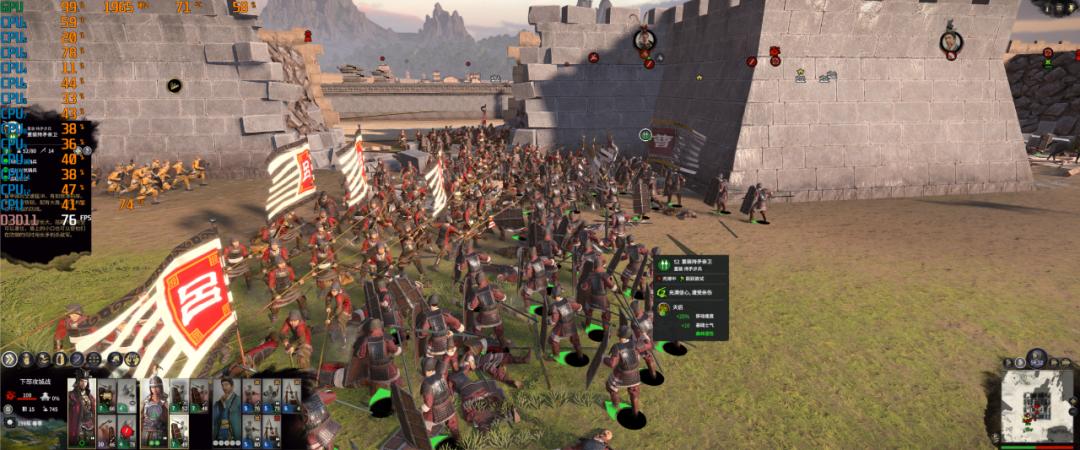Screen dimensions: 1080x450
Task: Click the green unit banner icon by the gate
Action: click(x=647, y=134)
